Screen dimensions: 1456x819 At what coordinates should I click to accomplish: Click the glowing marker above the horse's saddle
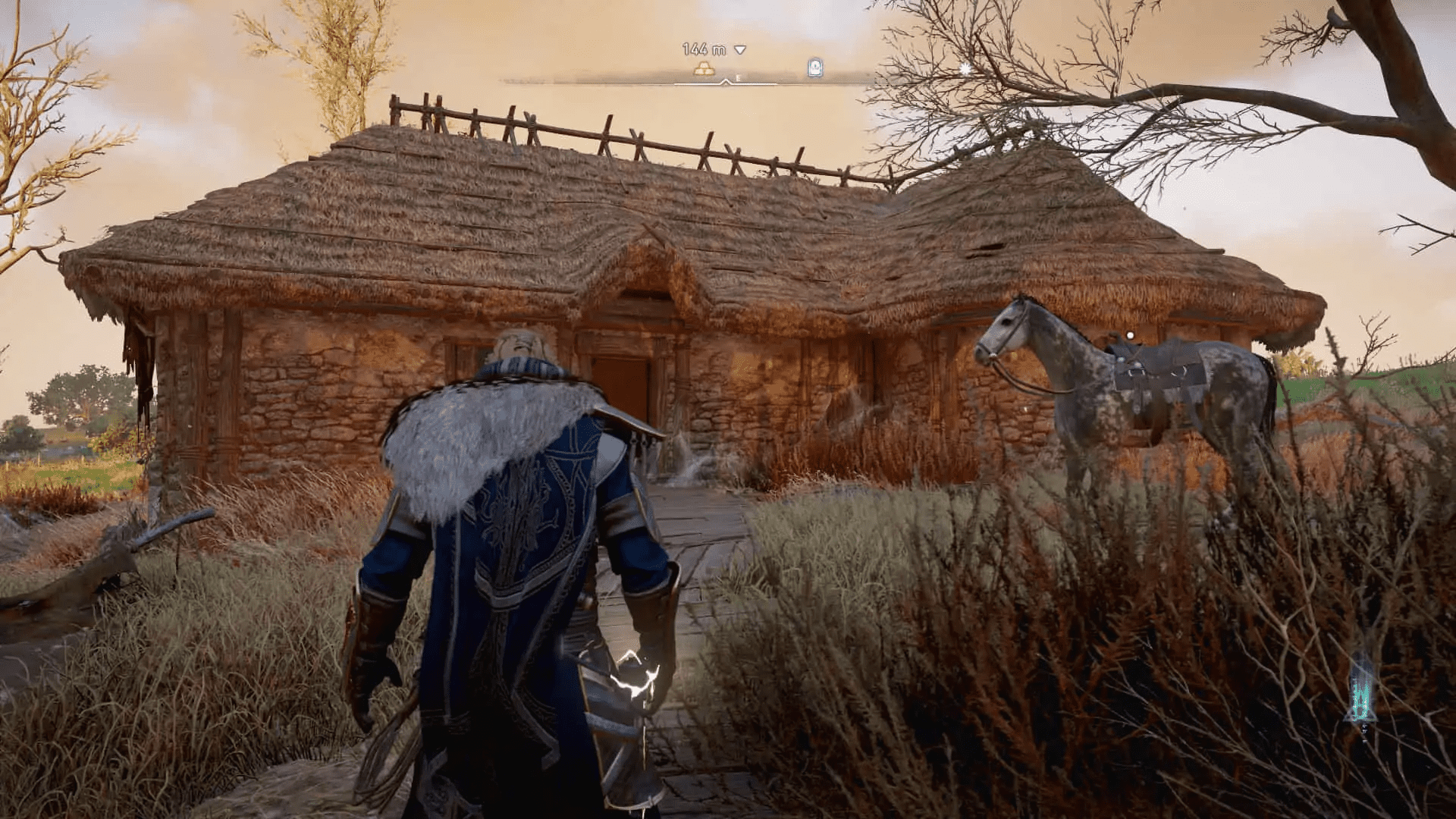point(1130,335)
